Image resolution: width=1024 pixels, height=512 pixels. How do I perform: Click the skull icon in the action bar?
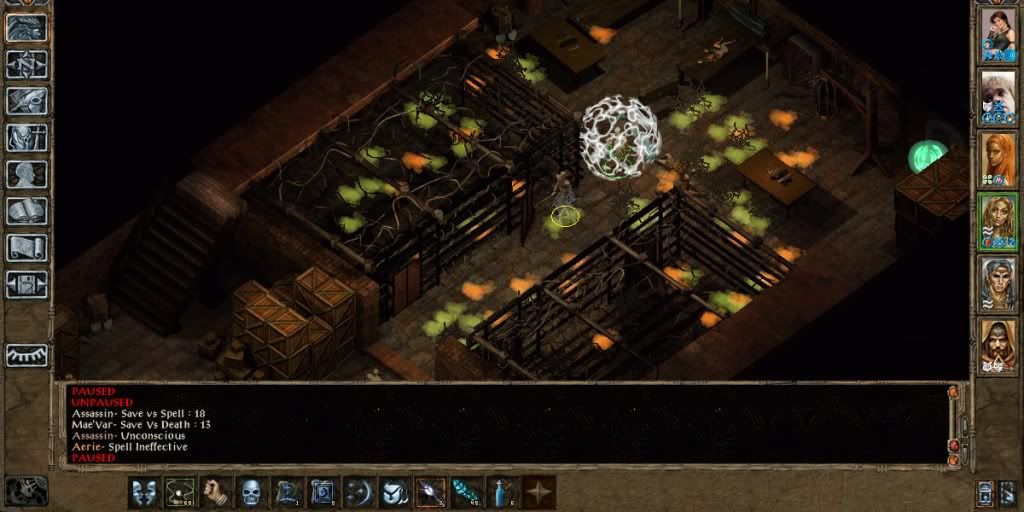[252, 492]
